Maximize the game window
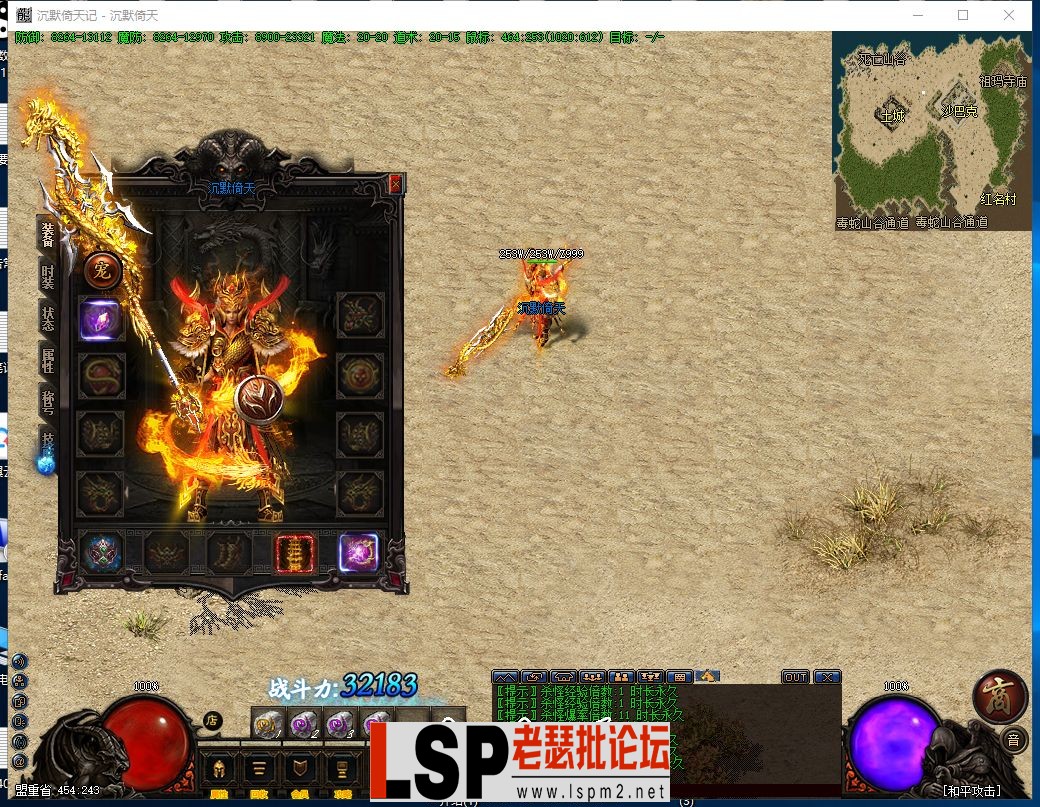The height and width of the screenshot is (807, 1040). (963, 15)
